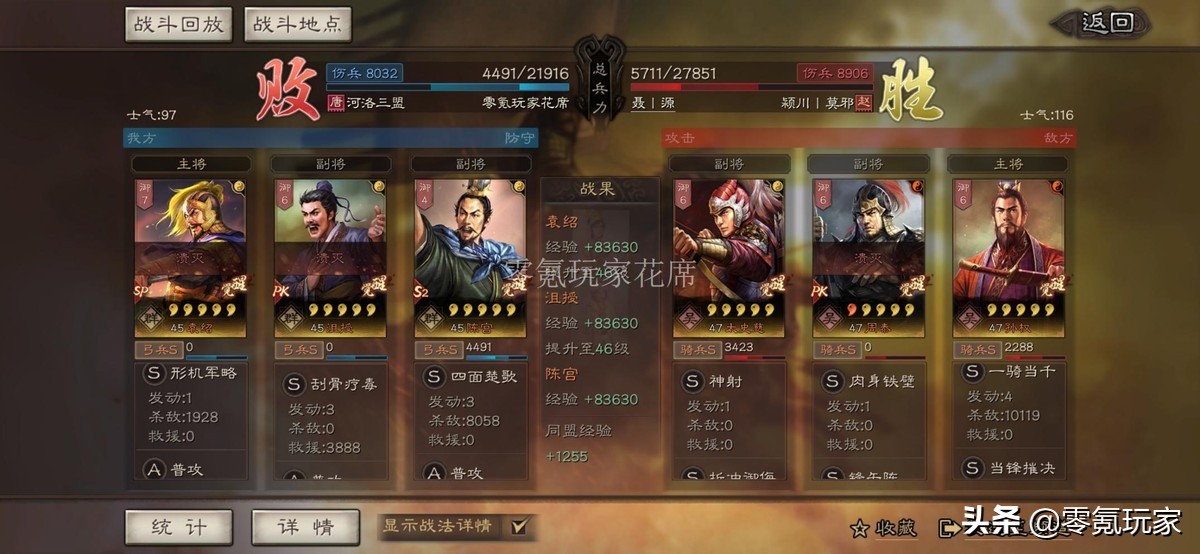This screenshot has width=1200, height=554.
Task: Select the 孙权 general card
Action: (x=1007, y=257)
